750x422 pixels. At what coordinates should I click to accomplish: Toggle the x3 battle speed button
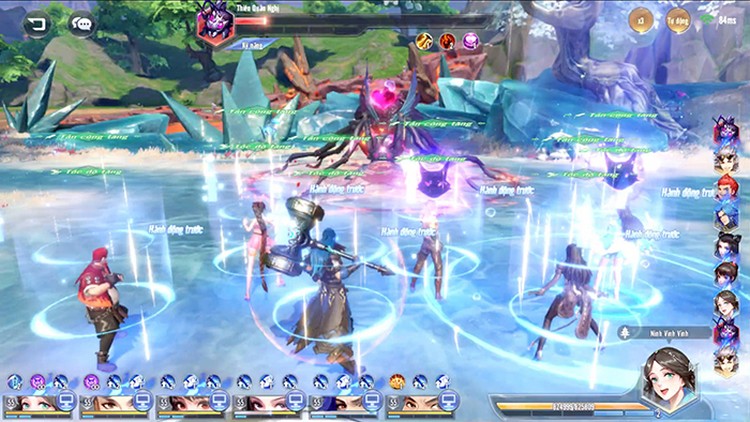pyautogui.click(x=639, y=18)
